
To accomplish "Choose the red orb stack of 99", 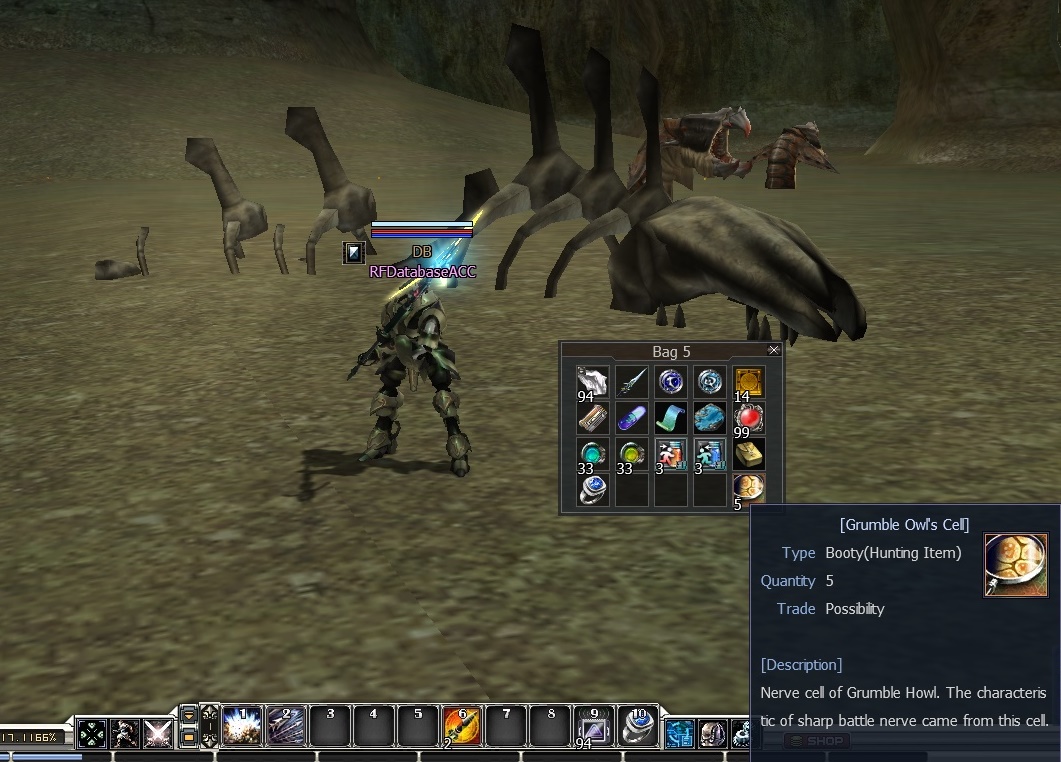I will 749,418.
